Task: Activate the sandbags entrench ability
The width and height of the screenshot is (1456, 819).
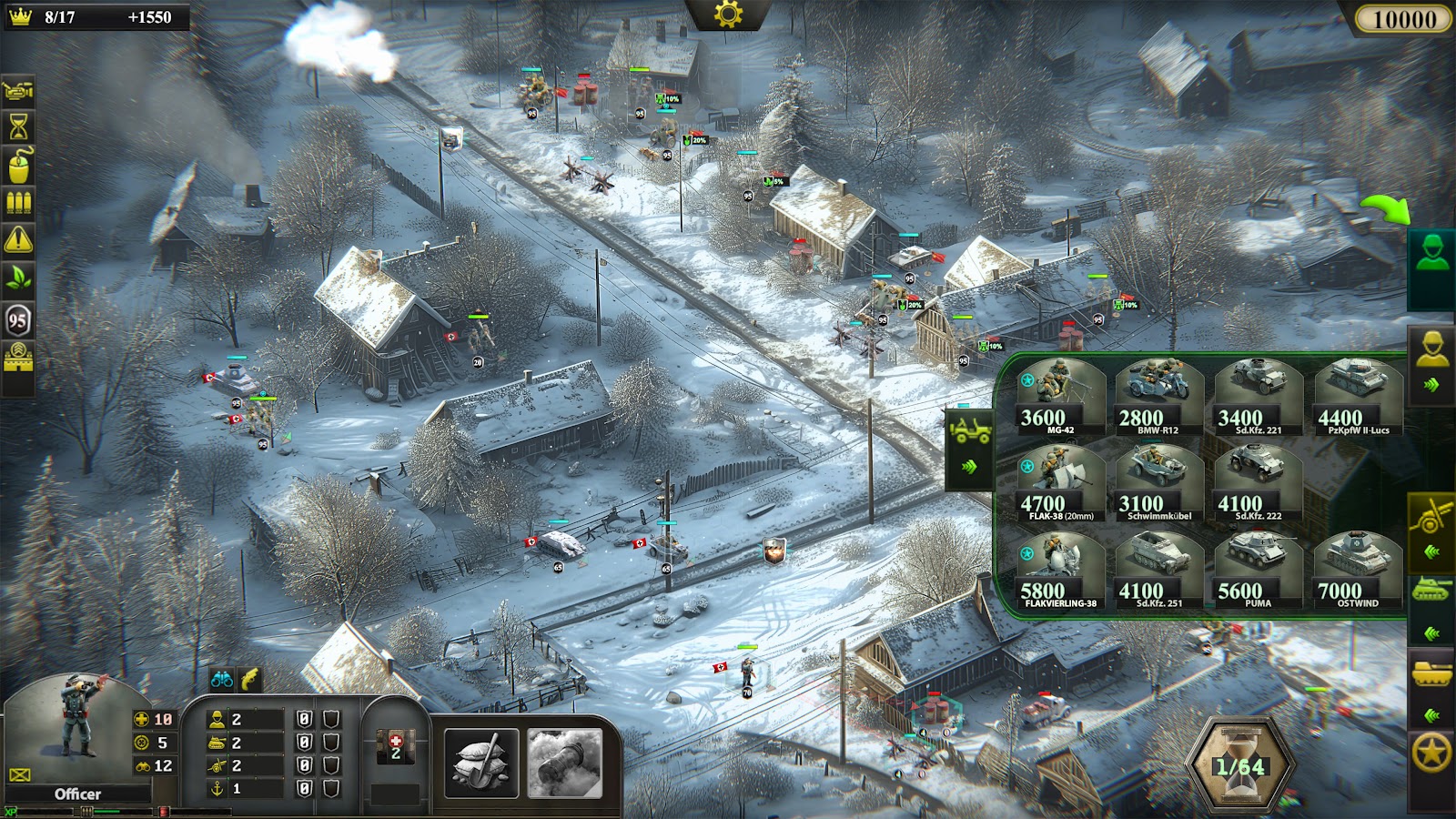Action: 481,764
